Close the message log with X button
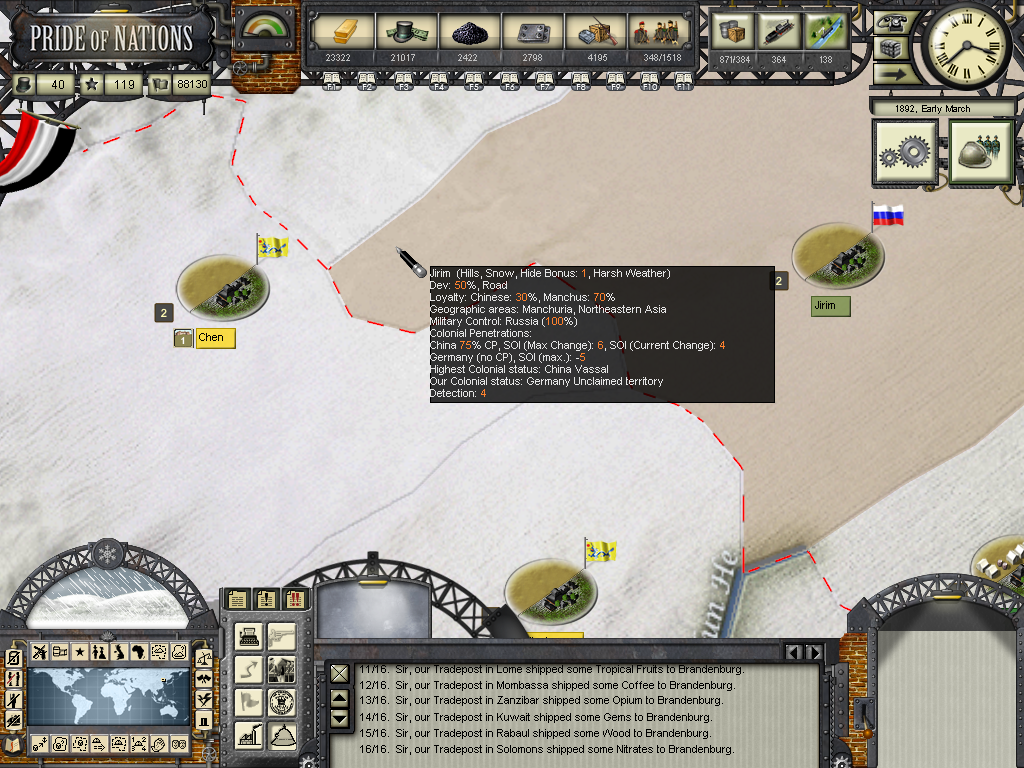 (x=340, y=673)
